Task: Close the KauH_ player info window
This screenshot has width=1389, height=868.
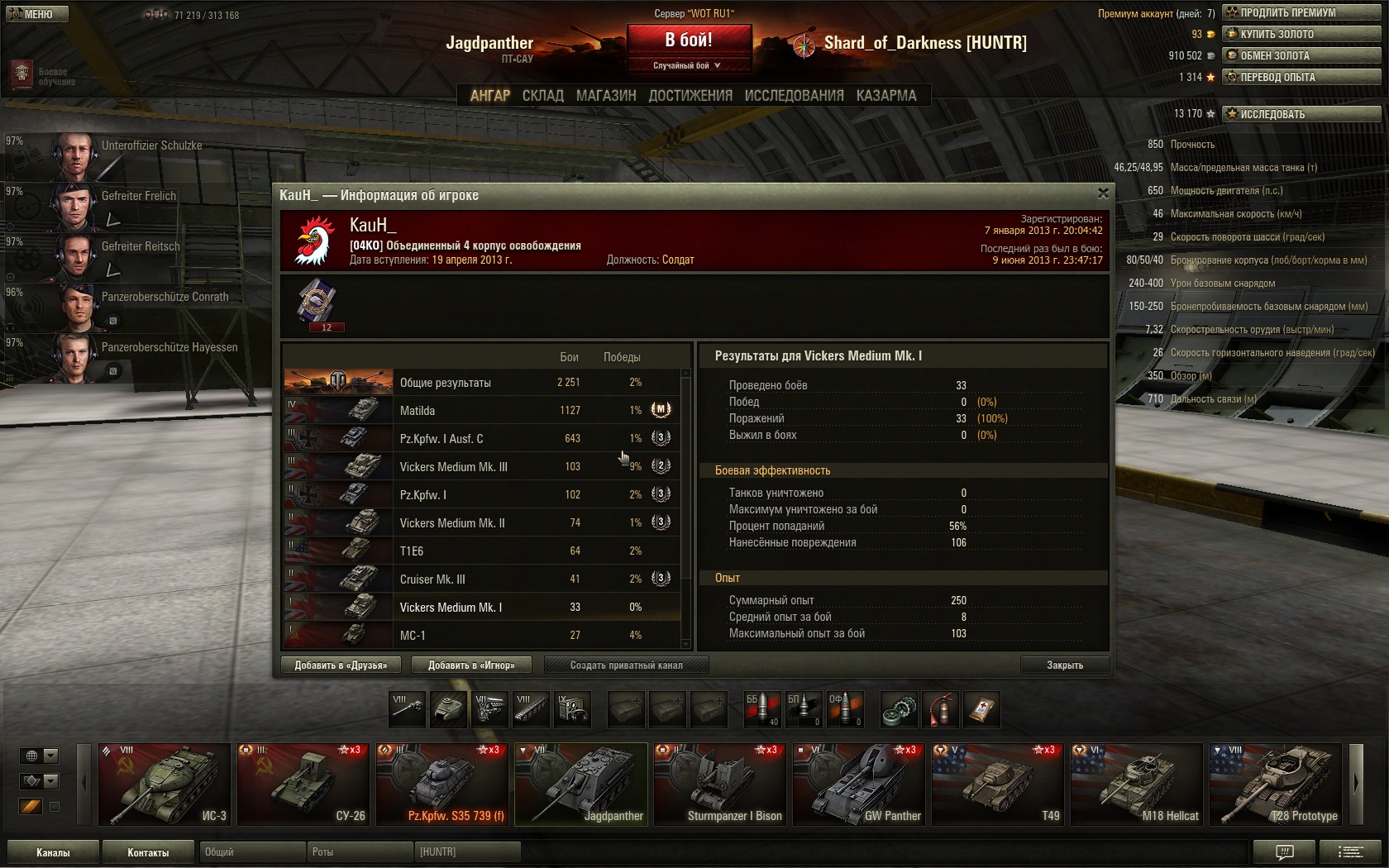Action: pyautogui.click(x=1103, y=193)
